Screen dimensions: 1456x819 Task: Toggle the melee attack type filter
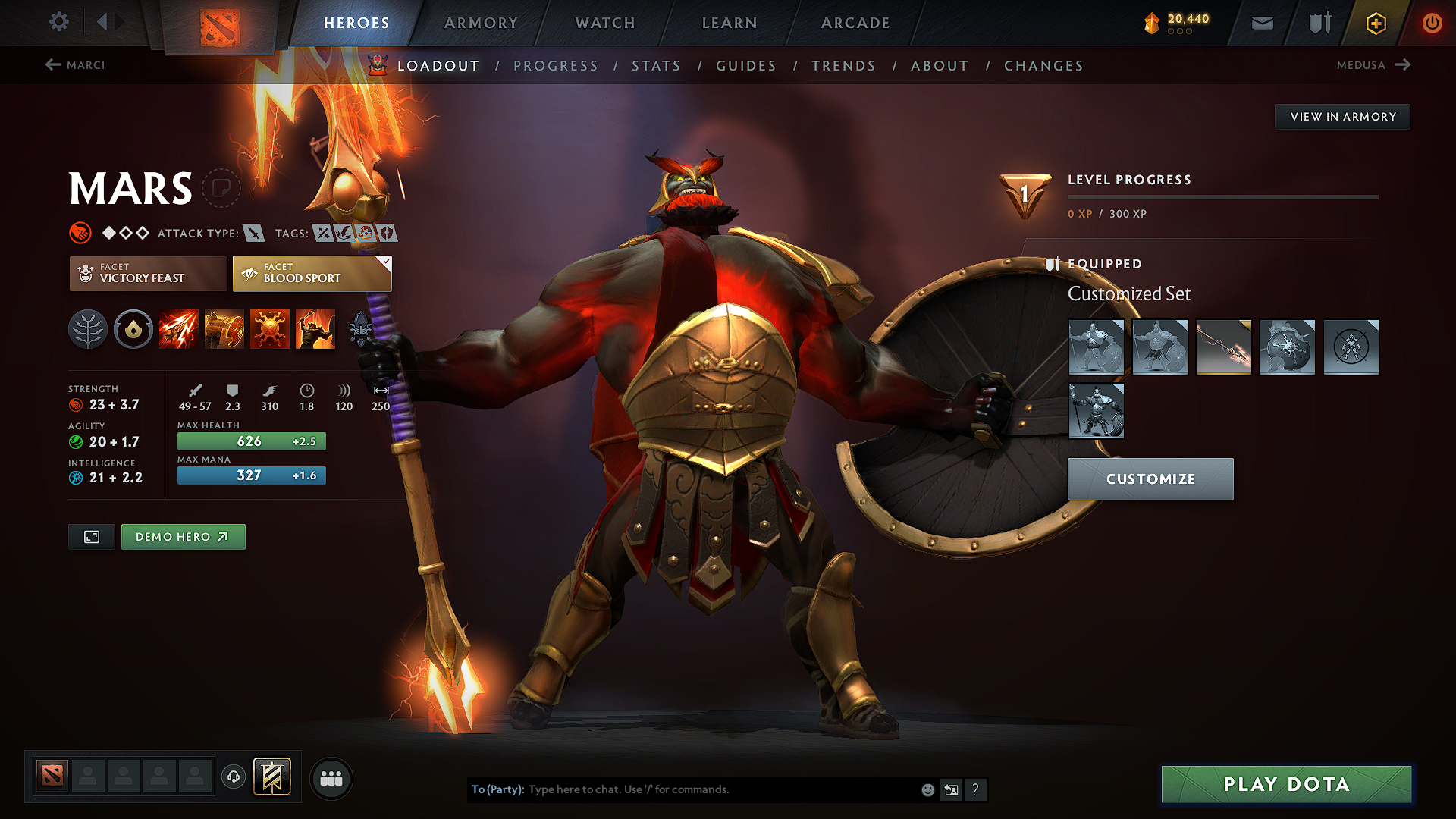[x=253, y=233]
